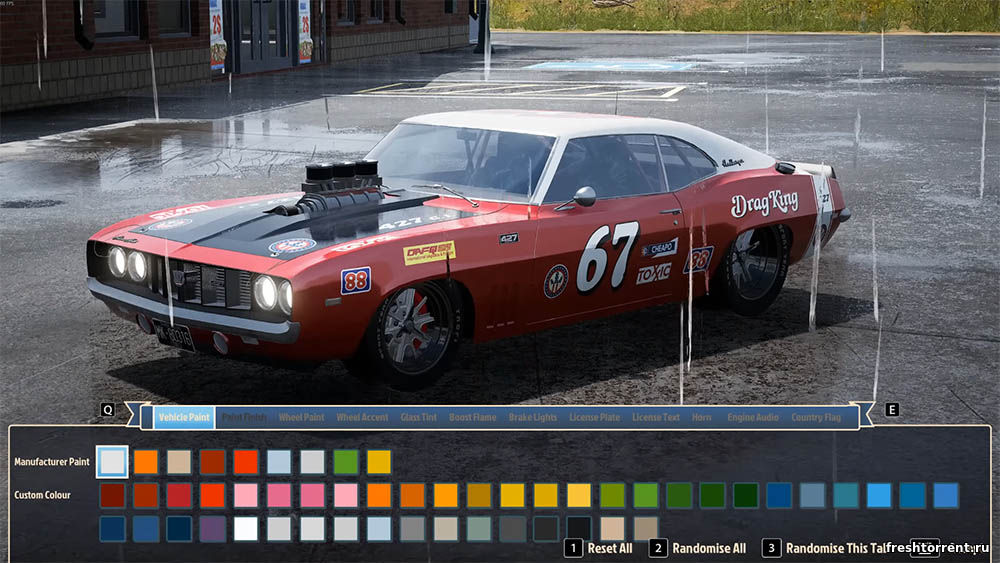Choose the yellow Manufacturer Paint swatch
This screenshot has height=563, width=1000.
(379, 462)
